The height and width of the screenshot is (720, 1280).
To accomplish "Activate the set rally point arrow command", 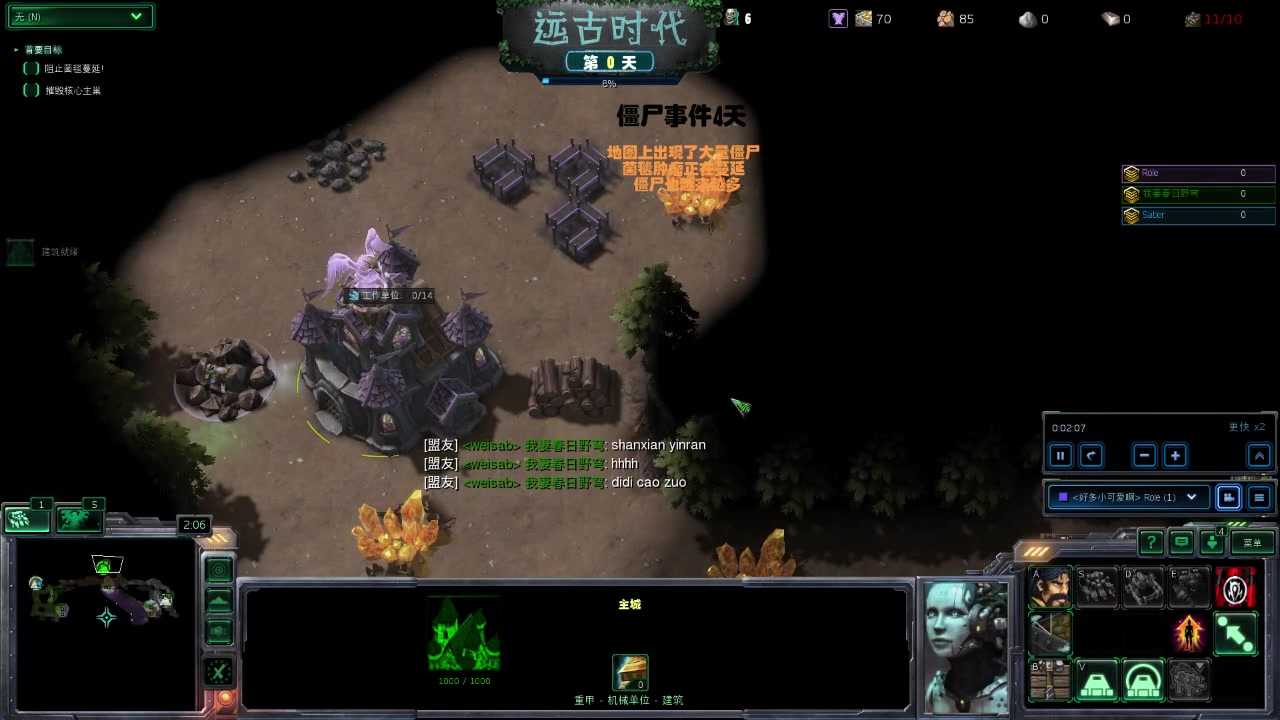I will (1236, 634).
